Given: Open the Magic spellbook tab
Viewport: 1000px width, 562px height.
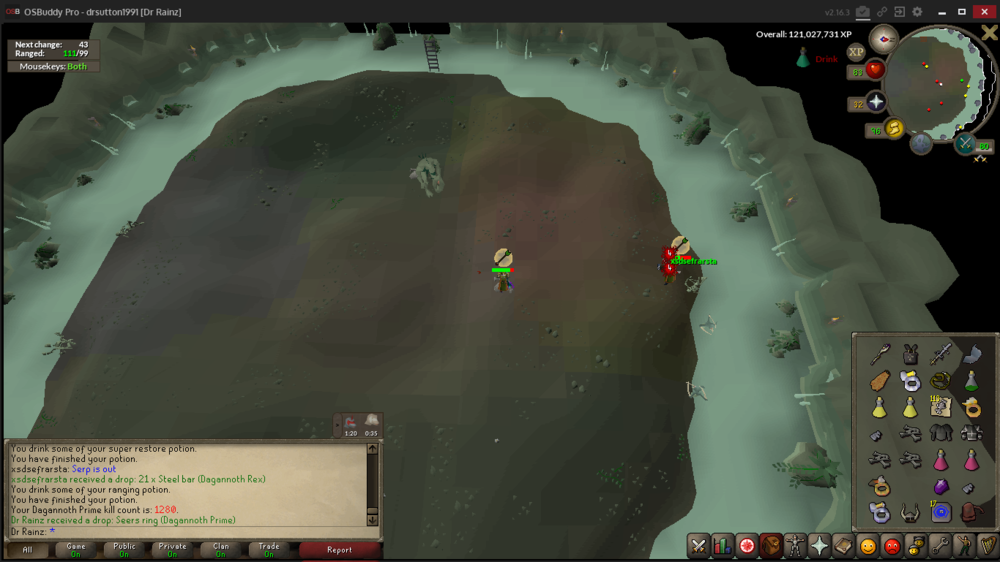Looking at the screenshot, I should [x=843, y=546].
